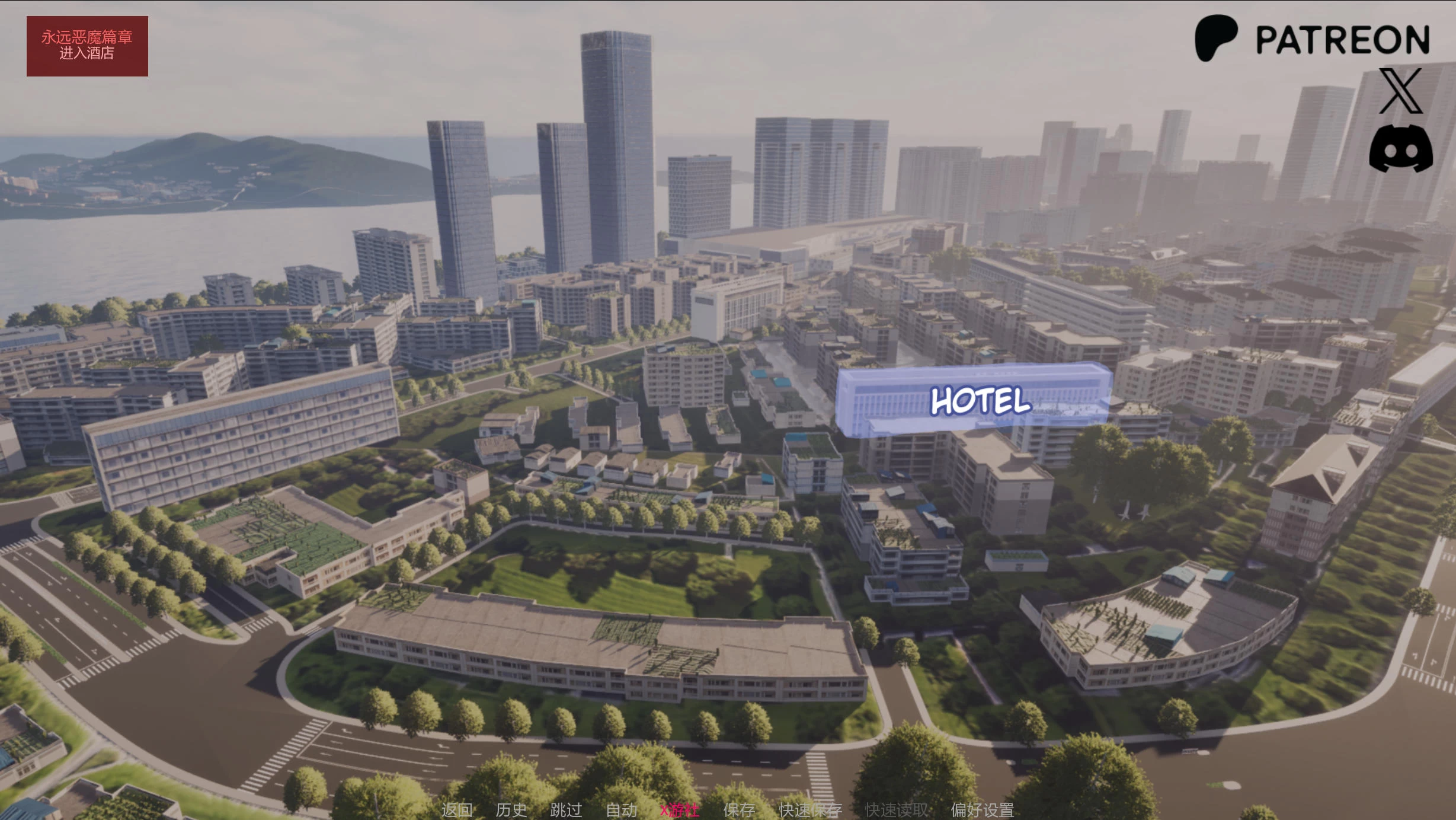
Task: Choose 快速保存 quick save
Action: coord(810,810)
